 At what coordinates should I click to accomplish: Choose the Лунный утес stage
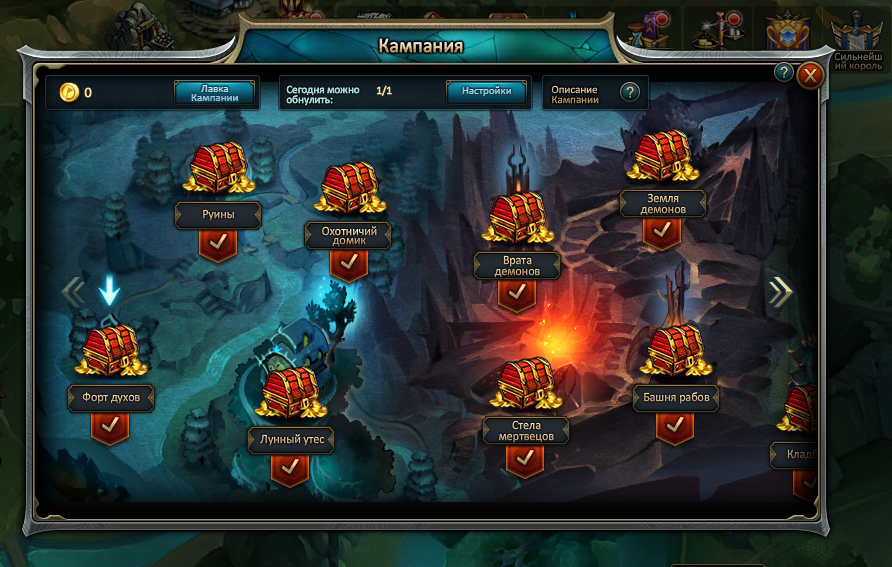click(289, 394)
